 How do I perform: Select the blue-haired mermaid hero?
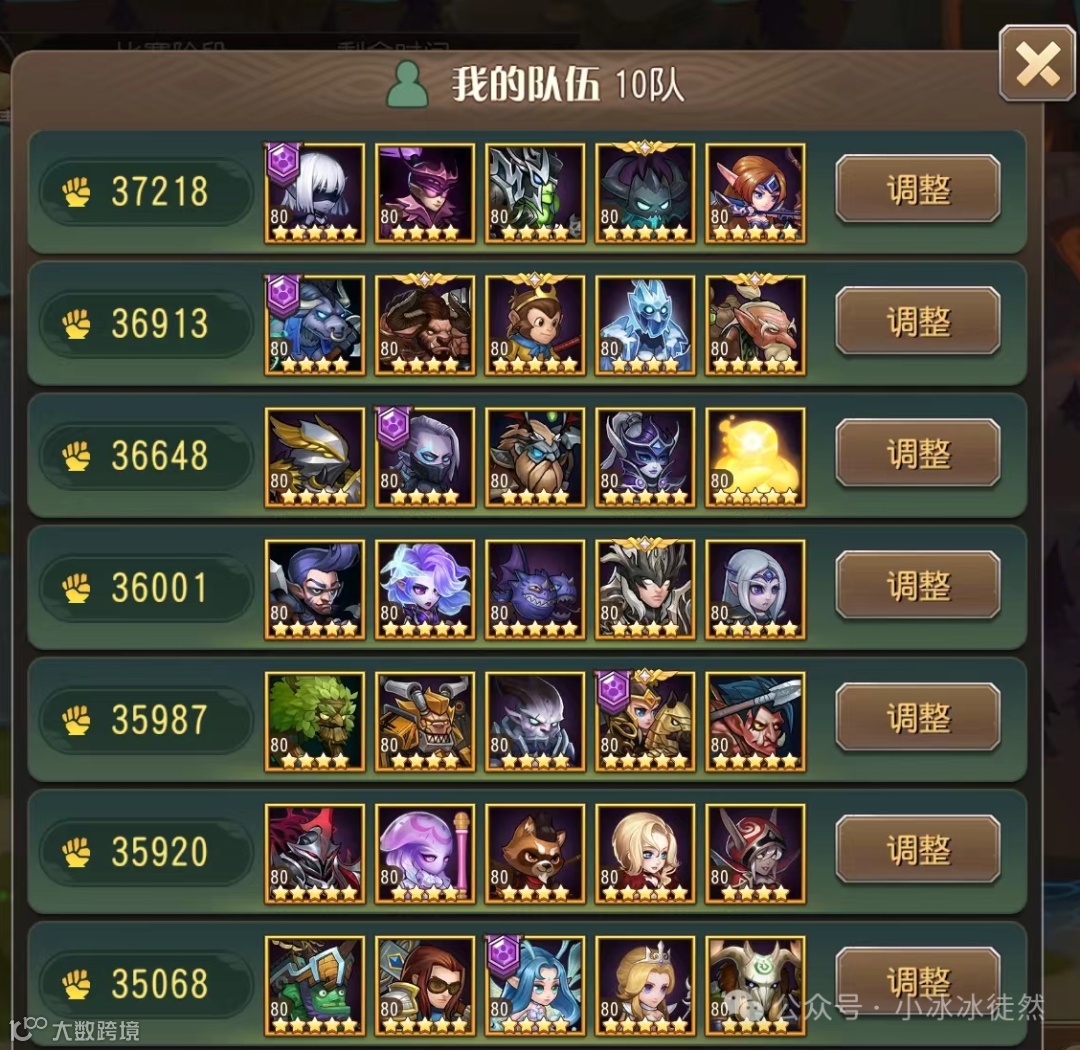pyautogui.click(x=535, y=984)
